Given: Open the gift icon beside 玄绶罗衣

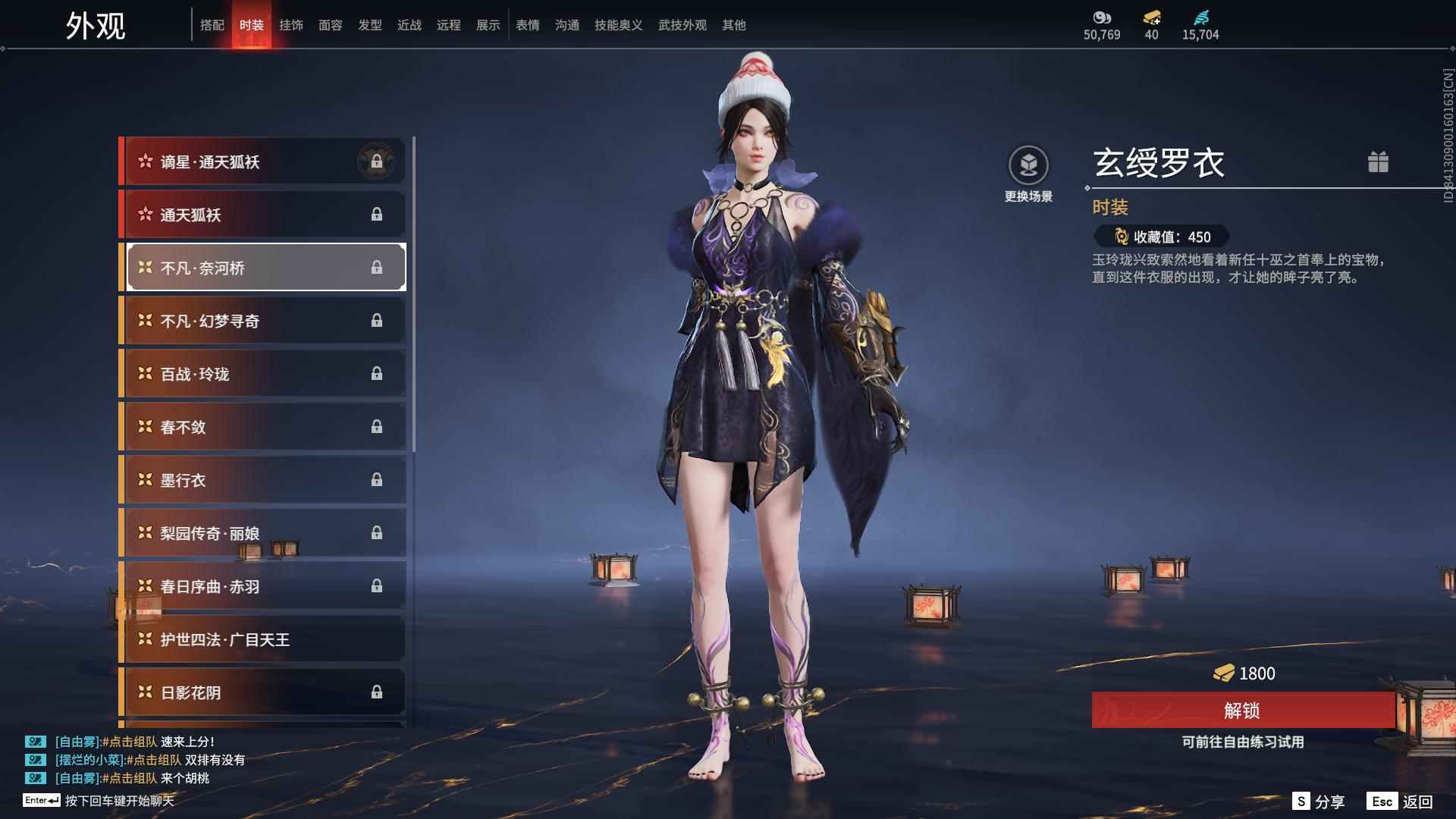Looking at the screenshot, I should point(1380,162).
